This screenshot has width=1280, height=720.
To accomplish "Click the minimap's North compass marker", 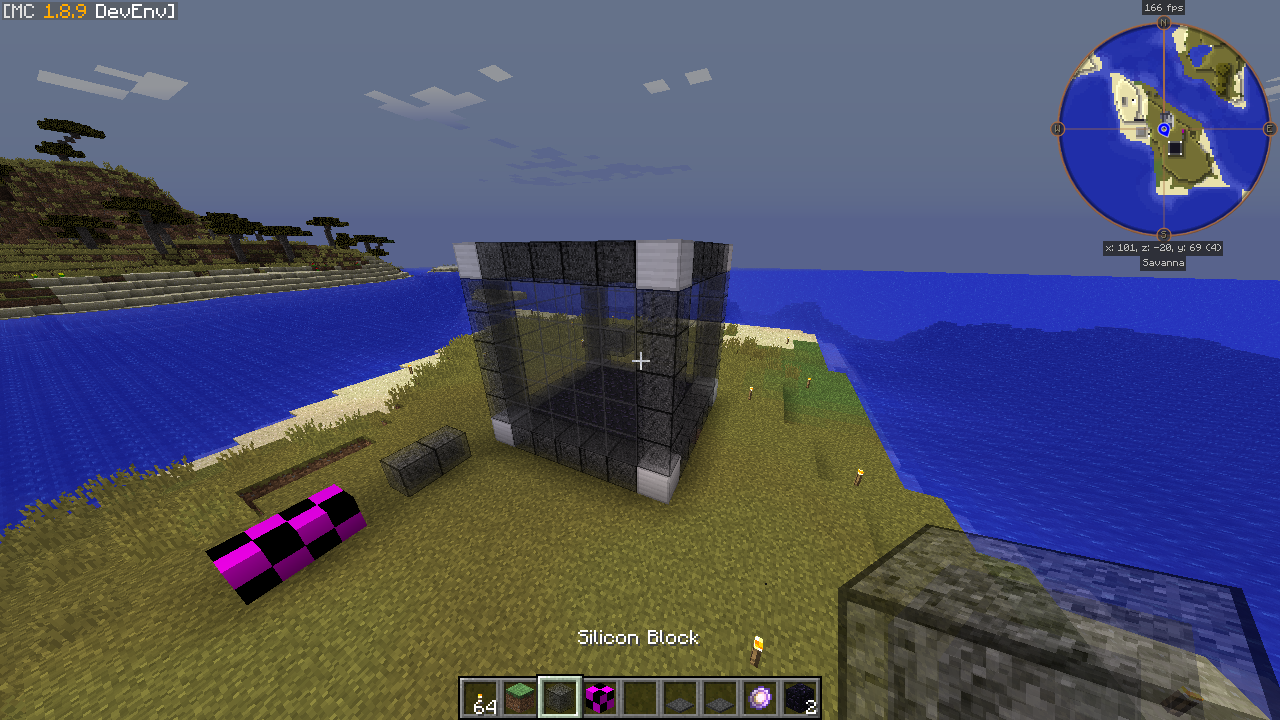I will click(1164, 22).
